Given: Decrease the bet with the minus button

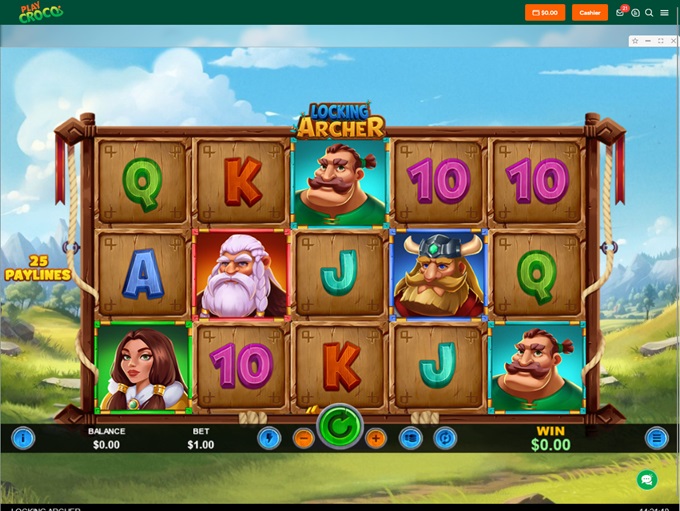Looking at the screenshot, I should pos(303,438).
